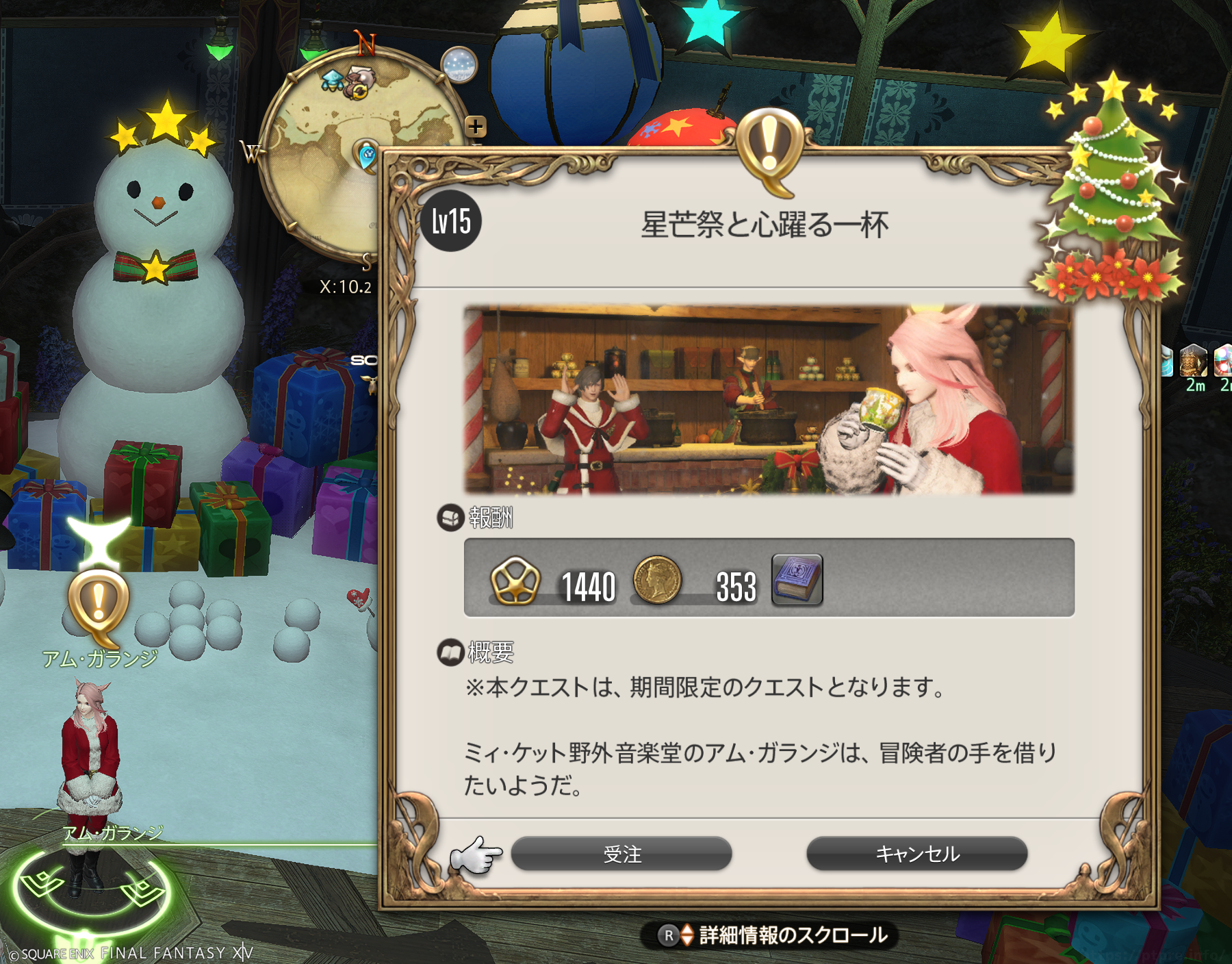The width and height of the screenshot is (1232, 964).
Task: Expand minimap zoom with the plus control
Action: pyautogui.click(x=476, y=126)
